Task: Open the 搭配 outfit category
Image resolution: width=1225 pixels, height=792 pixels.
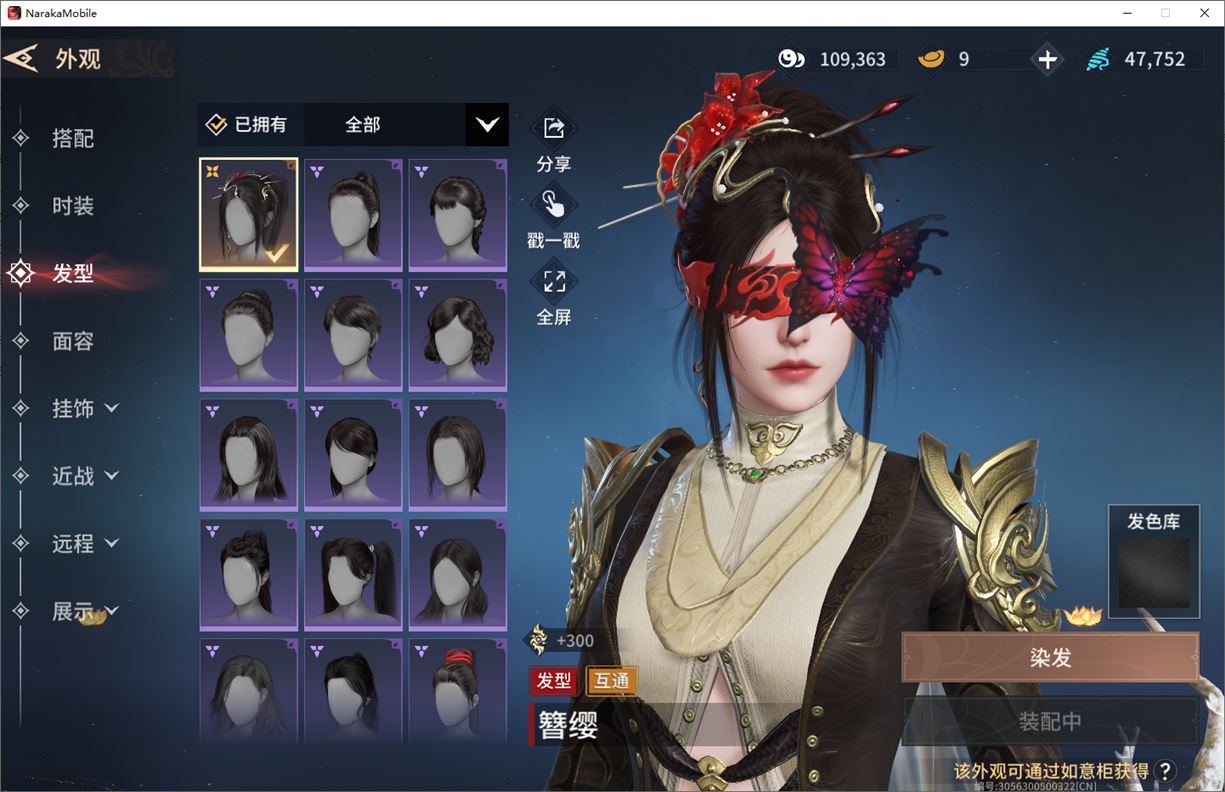Action: point(72,139)
